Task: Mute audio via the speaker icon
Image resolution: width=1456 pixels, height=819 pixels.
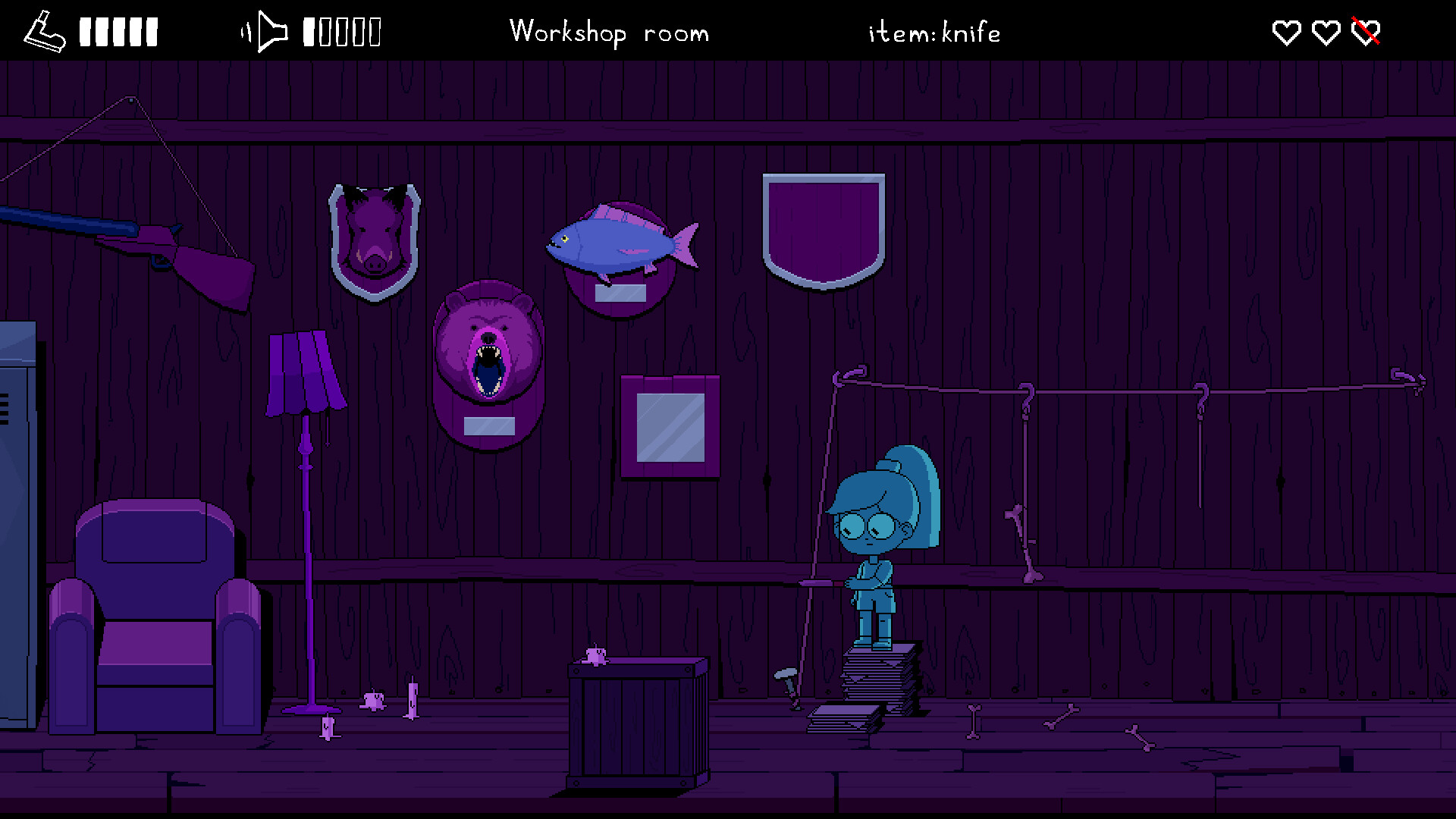Action: [x=267, y=30]
